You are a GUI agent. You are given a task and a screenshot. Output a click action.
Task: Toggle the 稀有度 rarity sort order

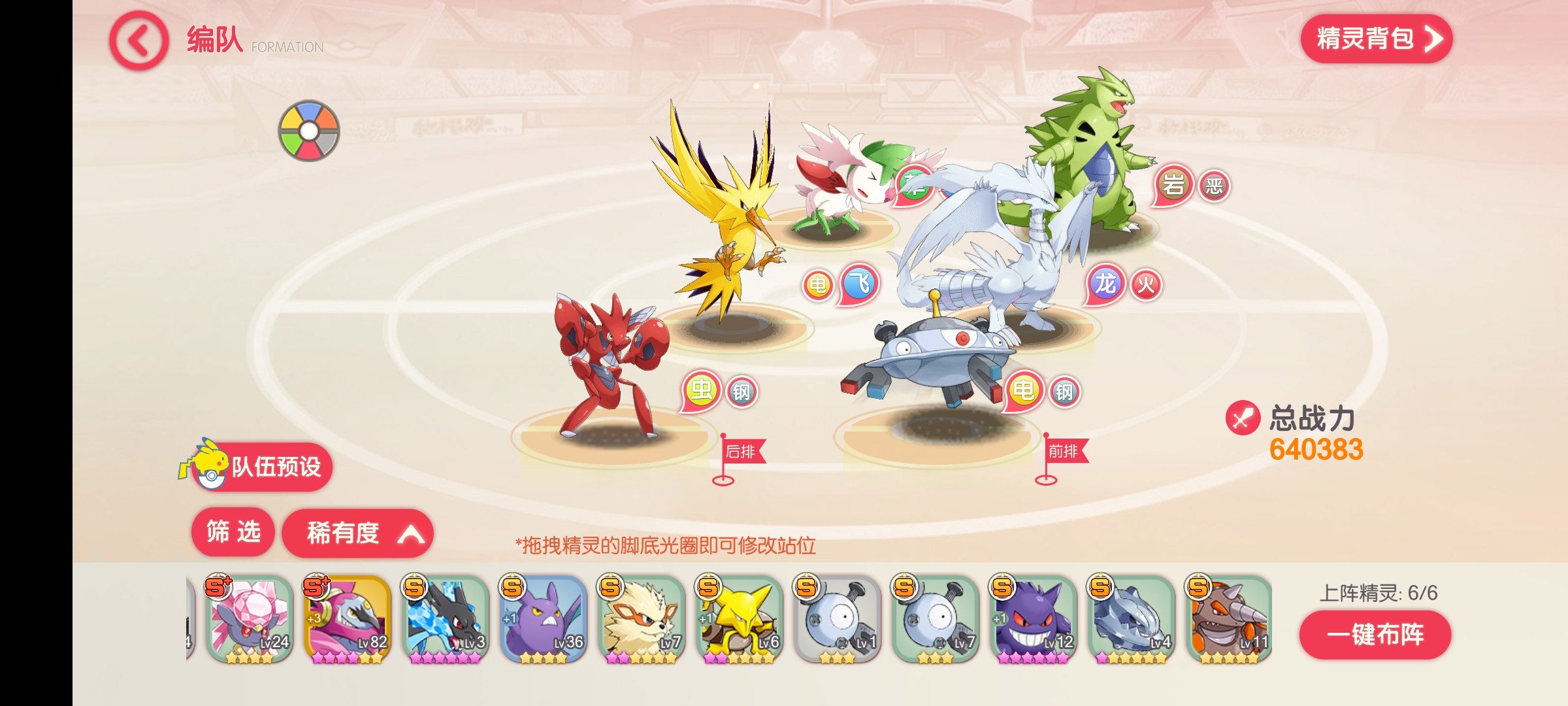pyautogui.click(x=357, y=533)
